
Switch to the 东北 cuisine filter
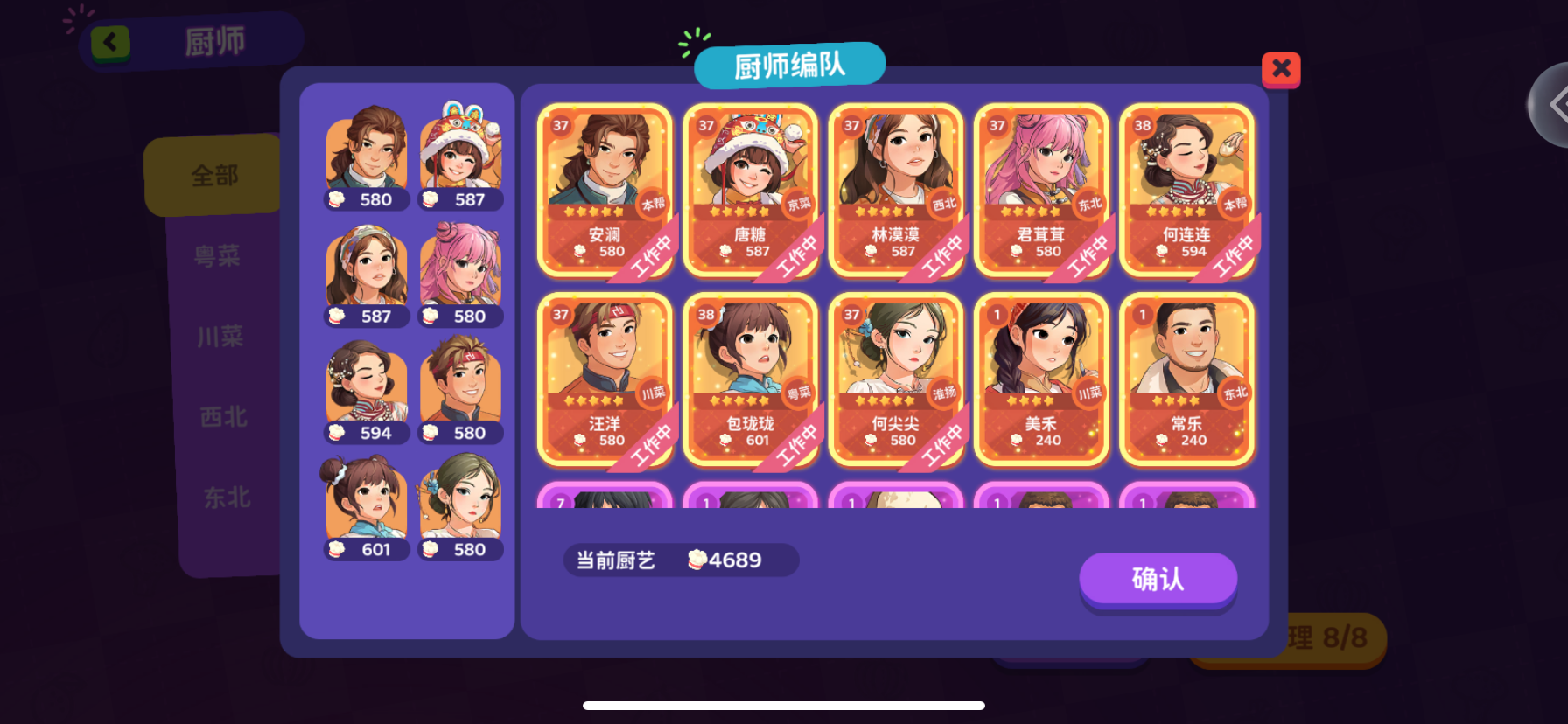coord(226,498)
